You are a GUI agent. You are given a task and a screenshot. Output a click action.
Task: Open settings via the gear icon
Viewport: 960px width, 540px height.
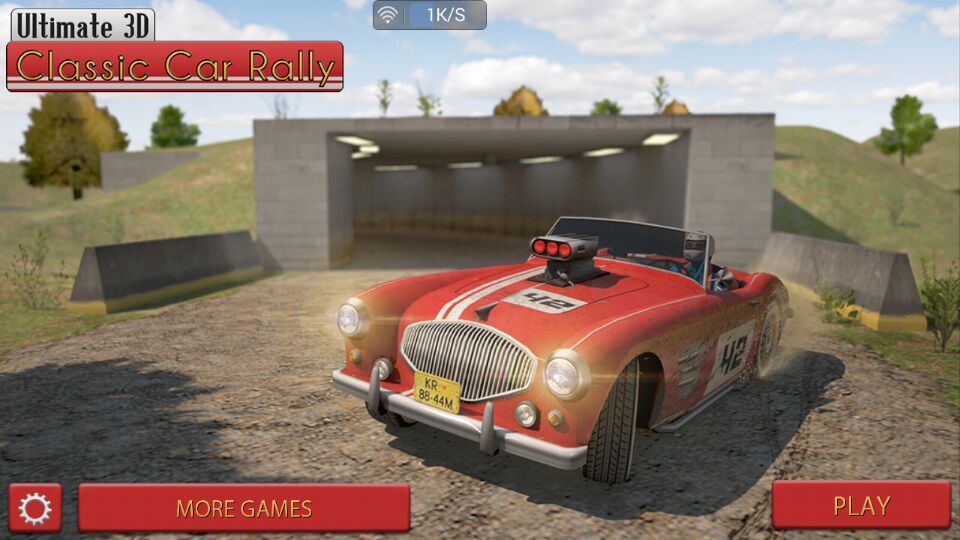pos(35,508)
